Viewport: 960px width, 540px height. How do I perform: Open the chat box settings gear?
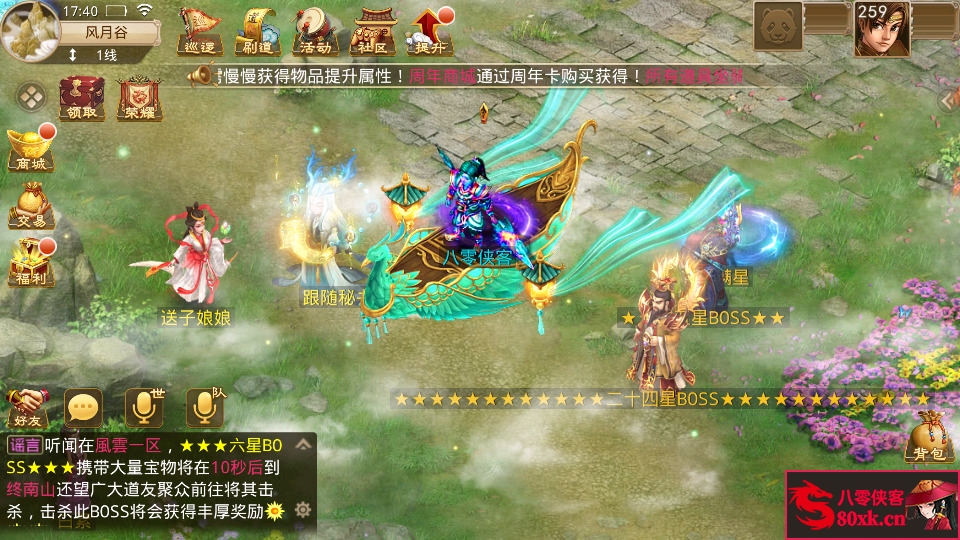(x=302, y=510)
